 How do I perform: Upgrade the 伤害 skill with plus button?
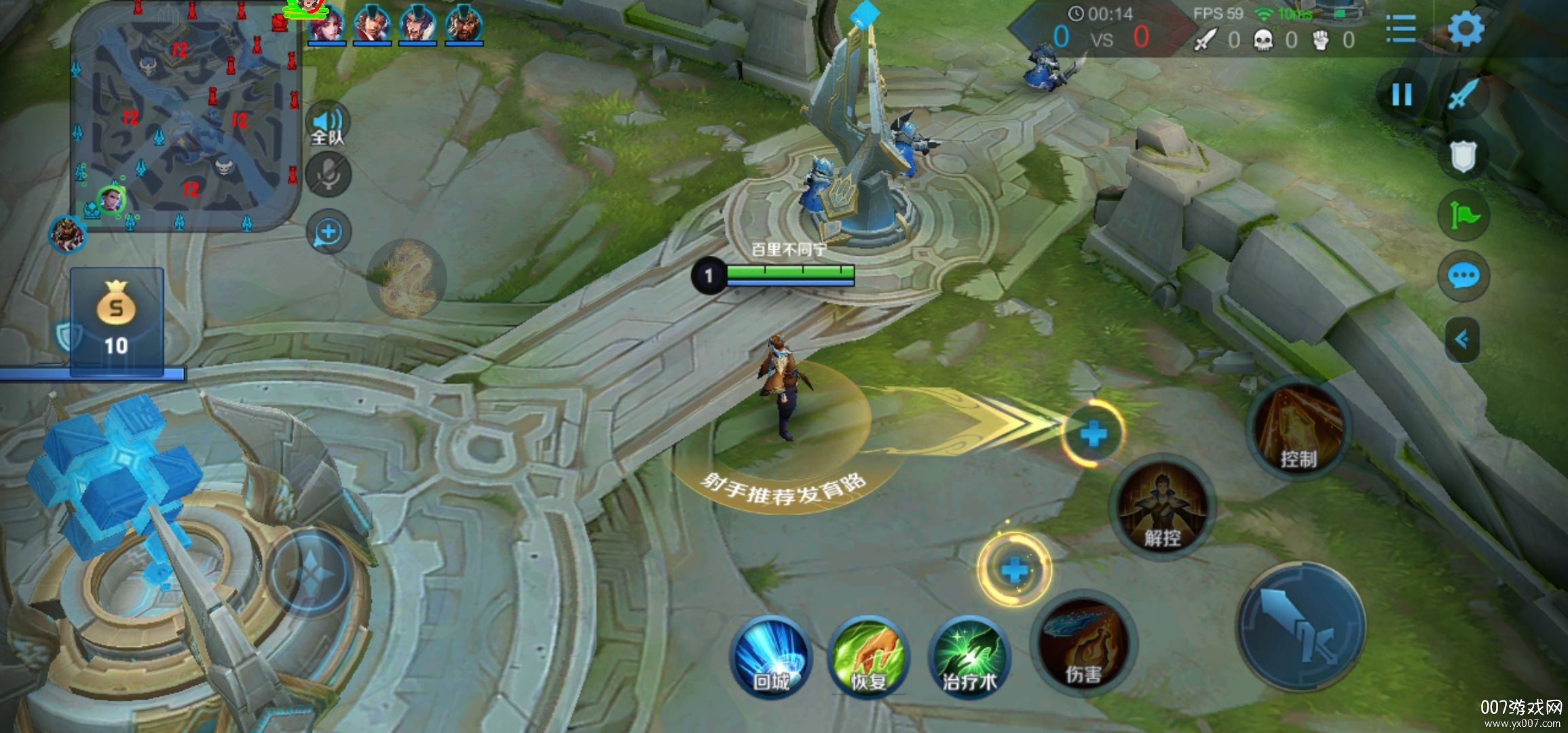(1014, 569)
